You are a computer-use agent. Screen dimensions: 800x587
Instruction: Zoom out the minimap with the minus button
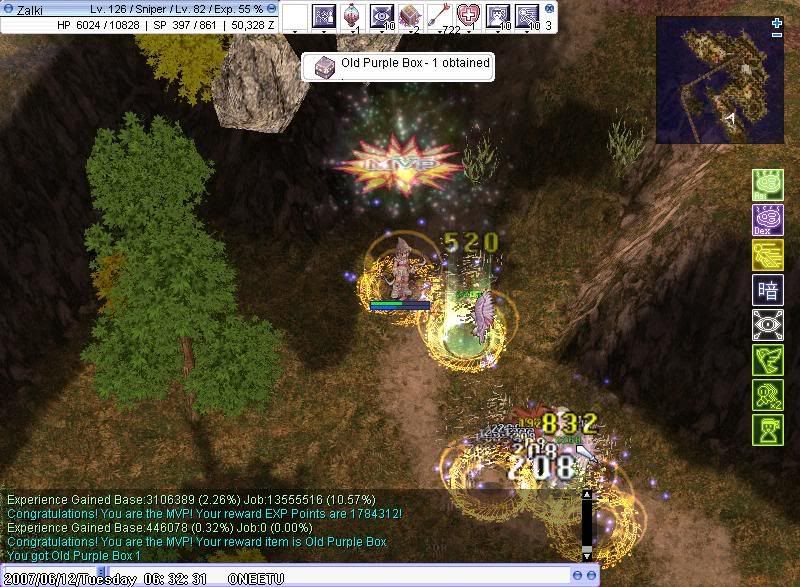[777, 34]
